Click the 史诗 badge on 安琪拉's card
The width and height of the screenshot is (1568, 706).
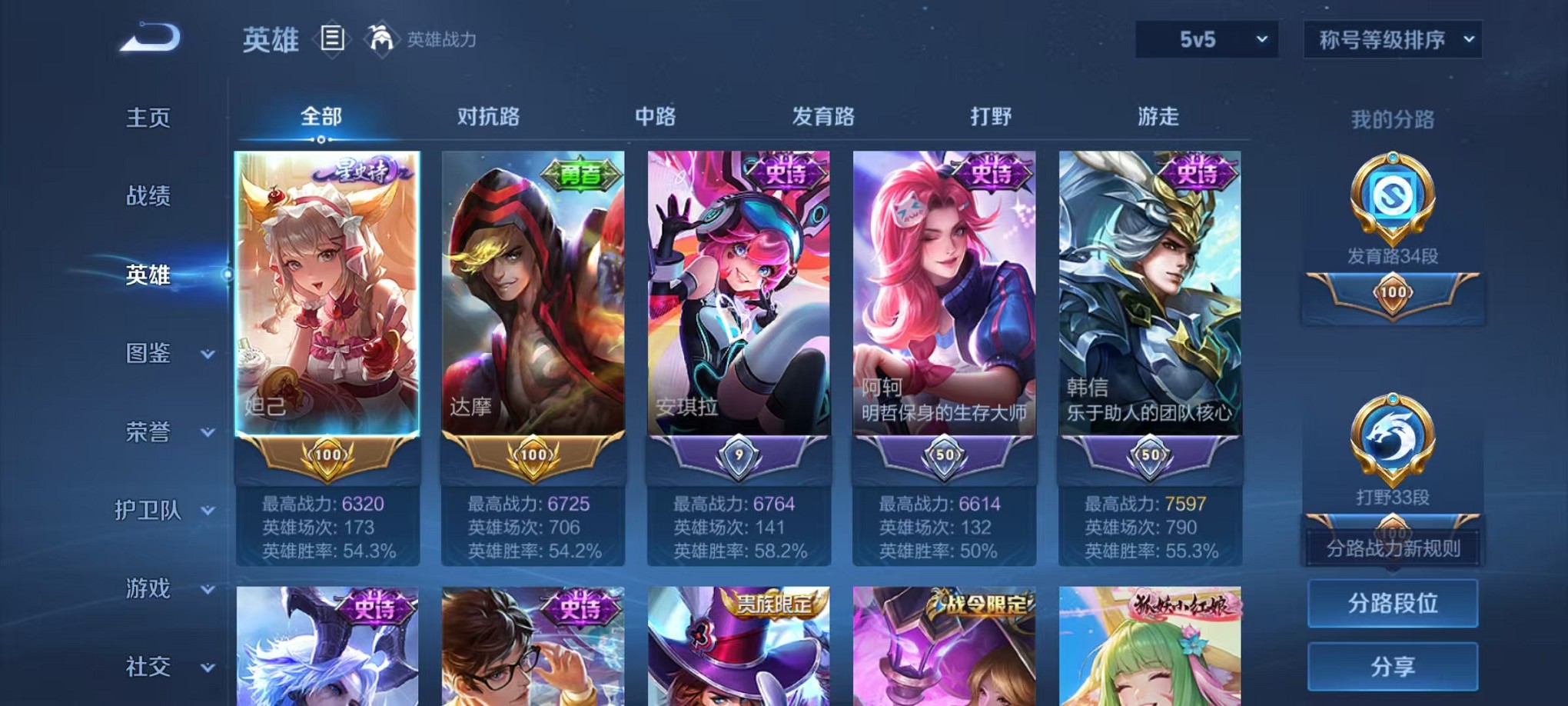pos(789,175)
